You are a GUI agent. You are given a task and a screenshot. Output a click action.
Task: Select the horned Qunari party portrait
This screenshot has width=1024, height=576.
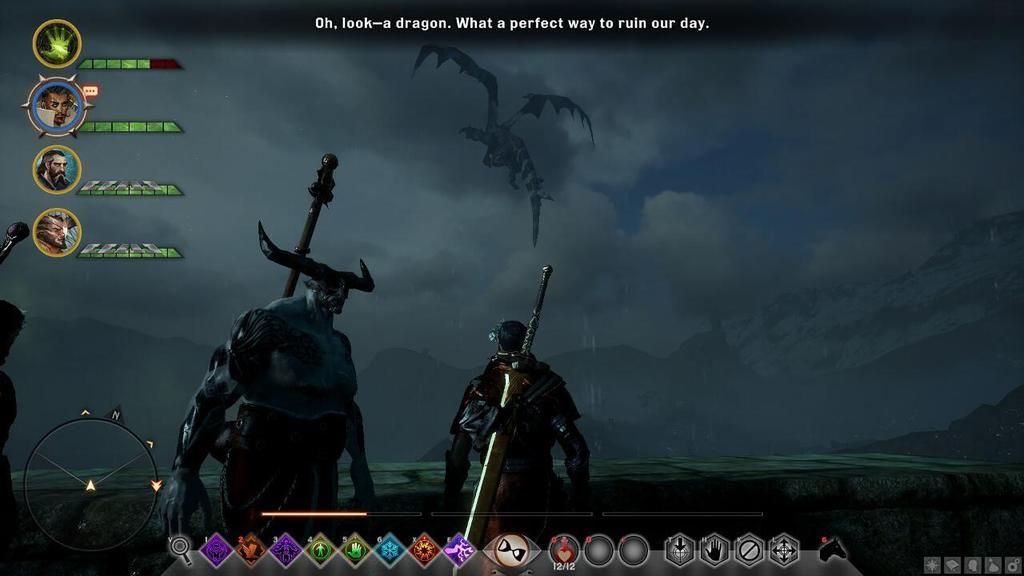click(57, 232)
